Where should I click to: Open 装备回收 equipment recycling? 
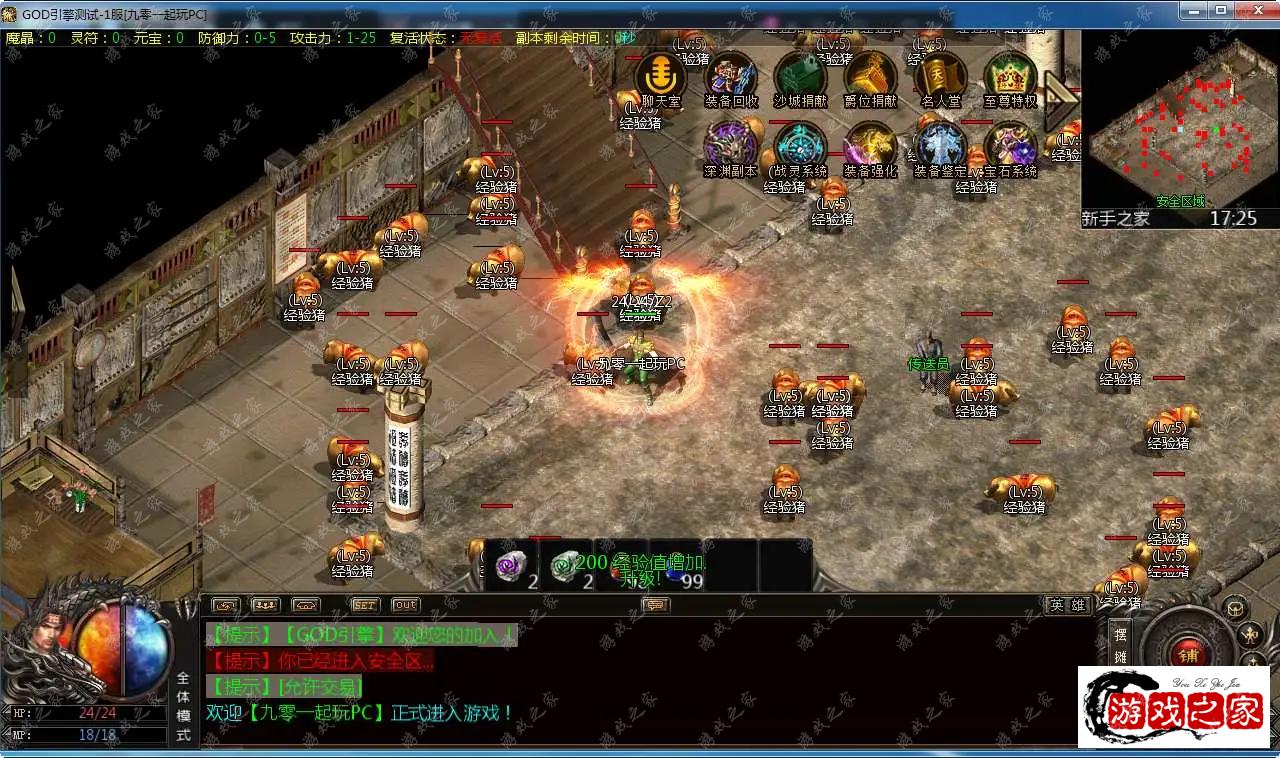point(731,75)
